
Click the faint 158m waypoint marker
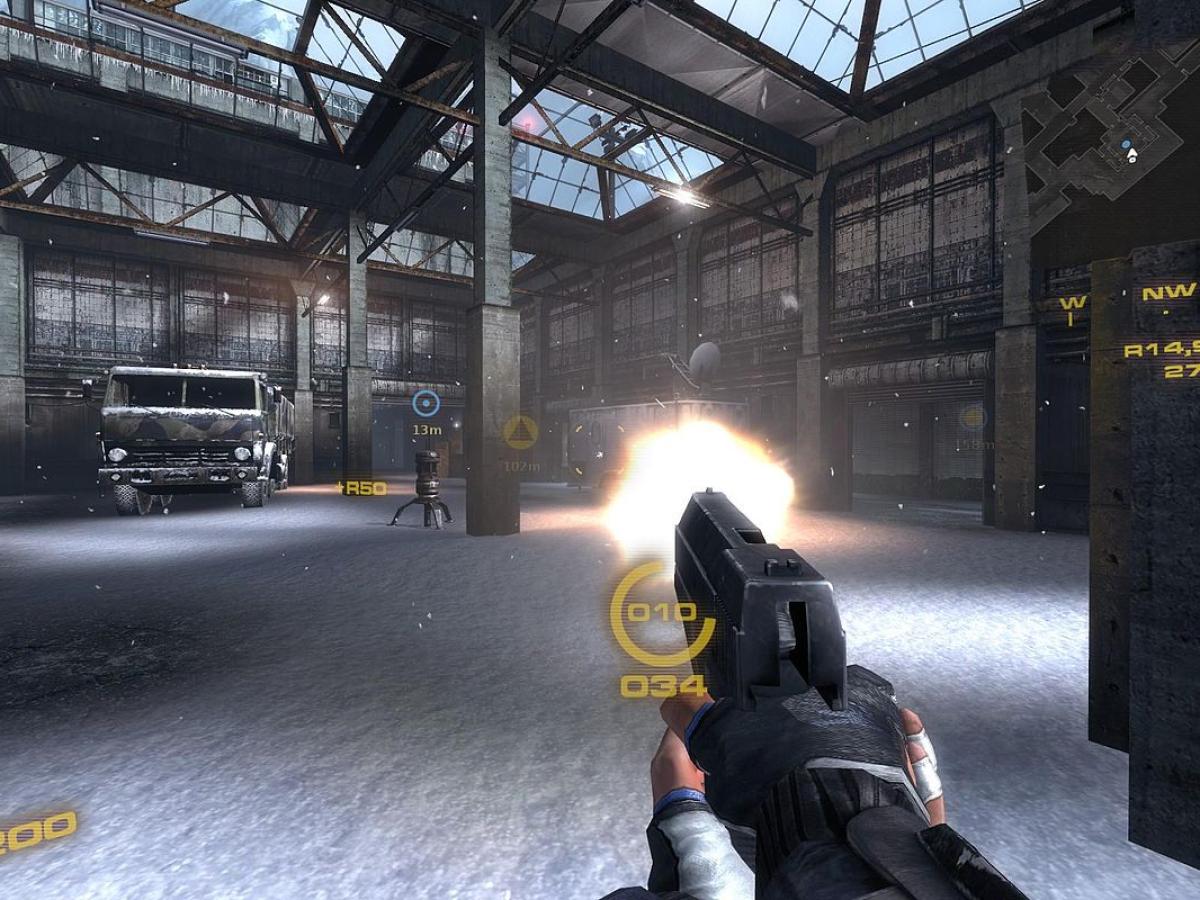(972, 418)
